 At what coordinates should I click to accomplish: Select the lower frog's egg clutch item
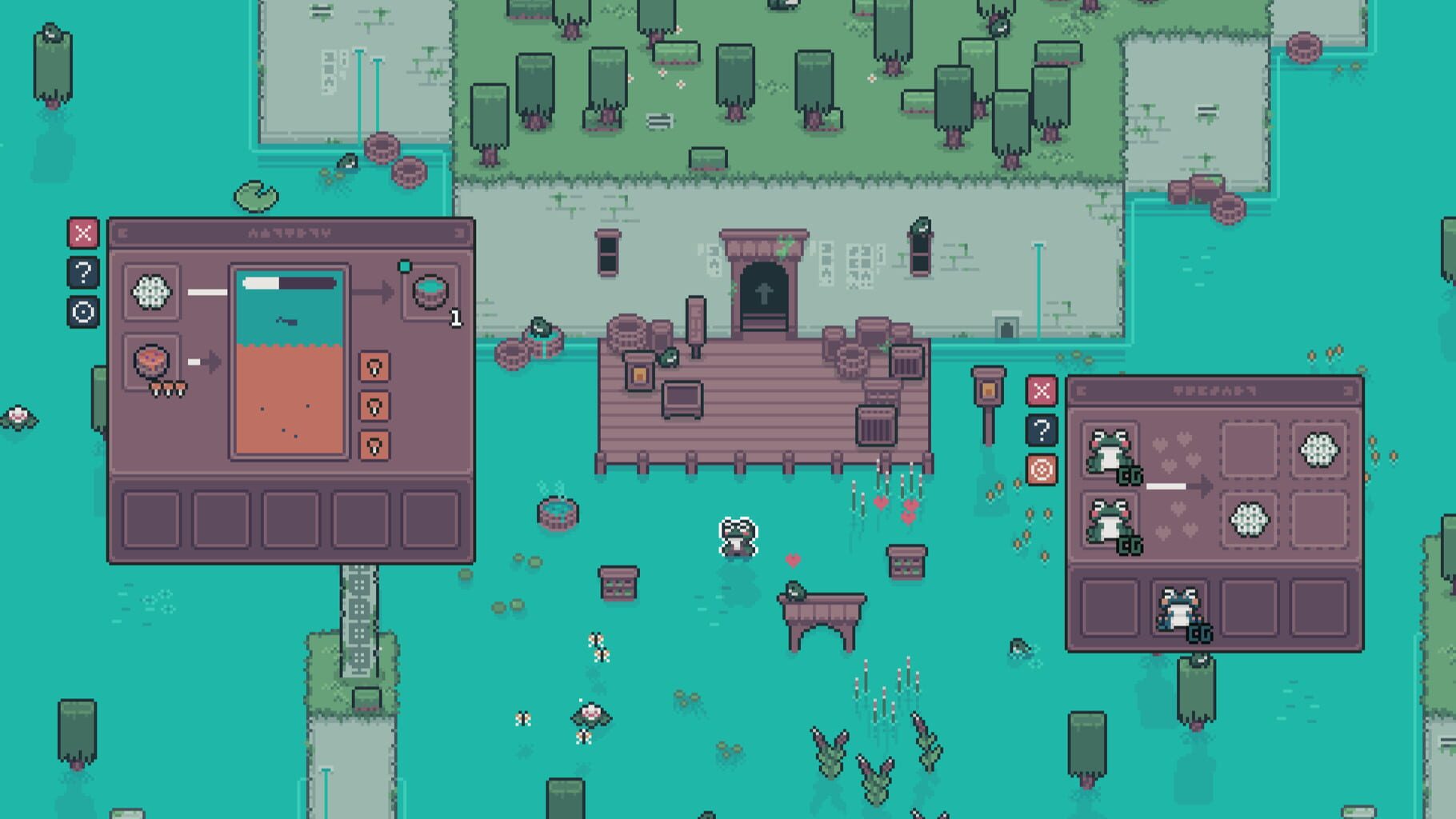coord(1249,520)
